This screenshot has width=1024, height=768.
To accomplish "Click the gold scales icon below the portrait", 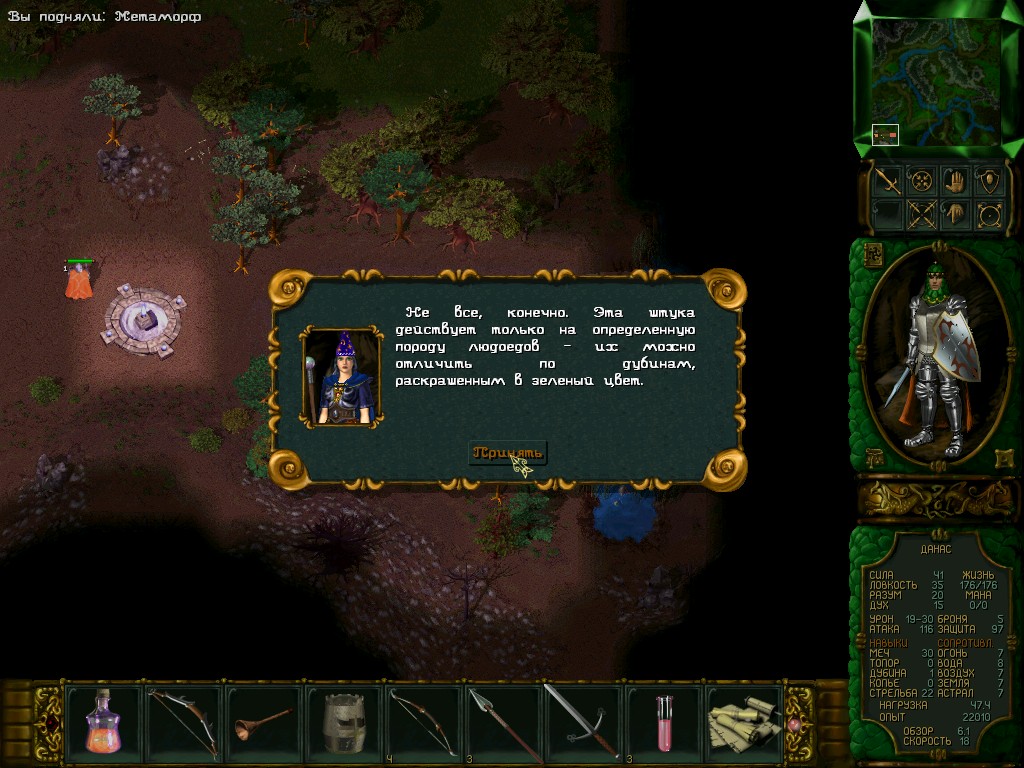I will 873,458.
